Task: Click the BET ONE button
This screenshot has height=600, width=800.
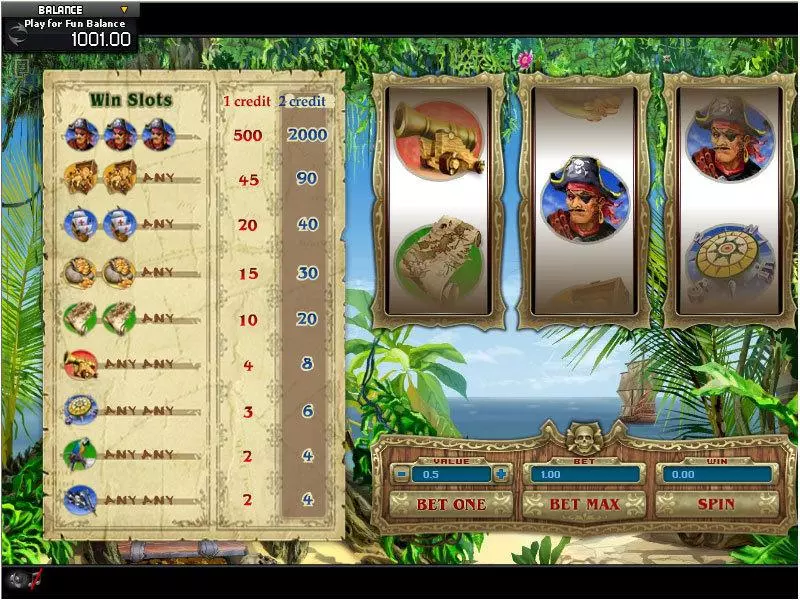Action: pos(450,504)
